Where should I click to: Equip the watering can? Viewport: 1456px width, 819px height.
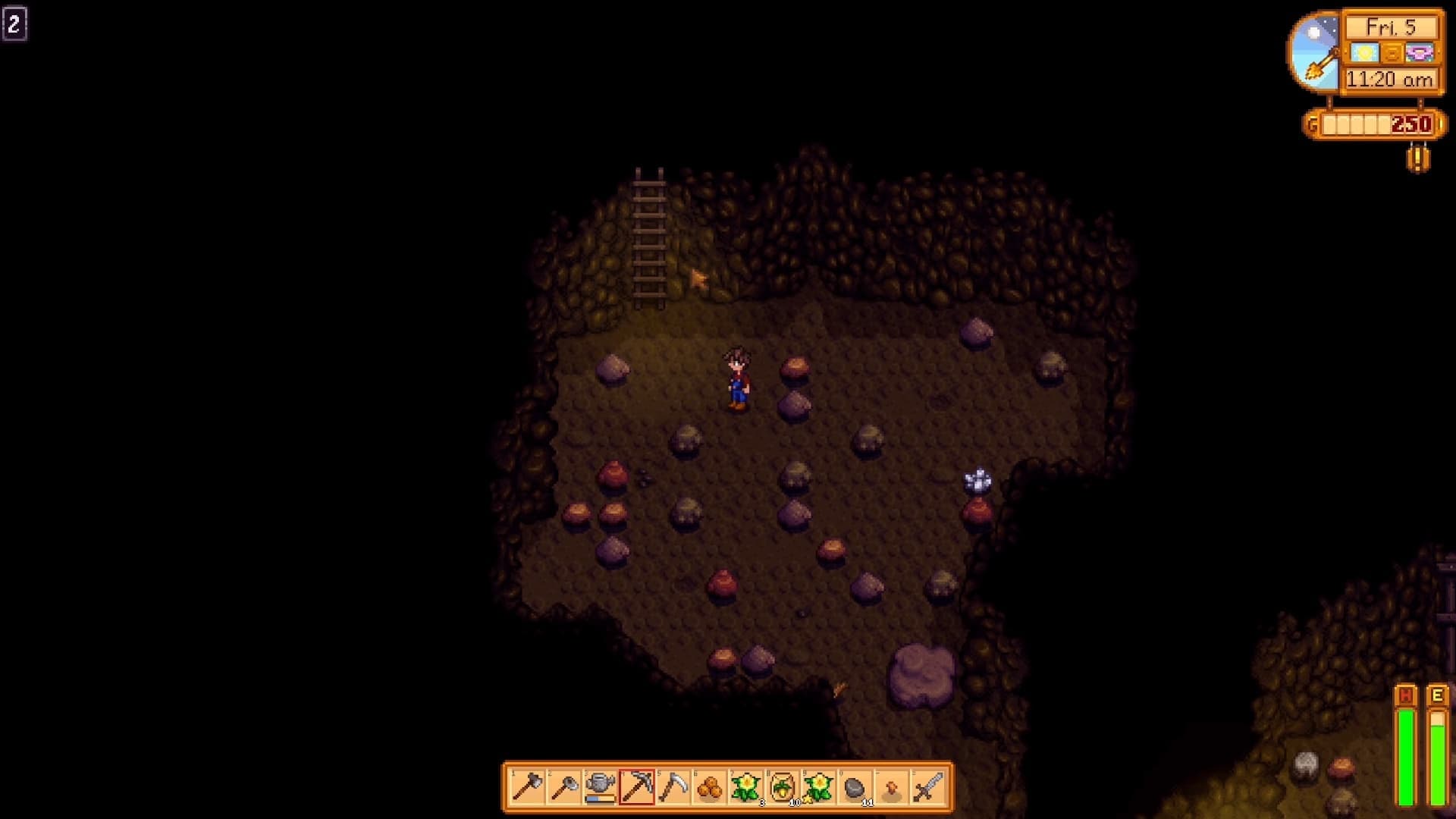[600, 787]
